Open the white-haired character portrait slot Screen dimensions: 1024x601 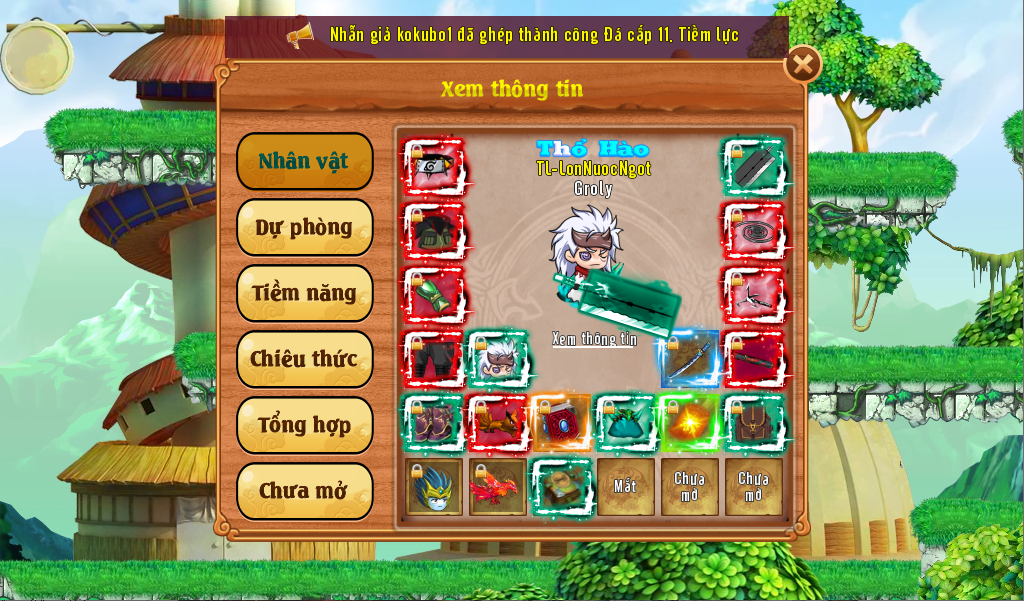498,359
